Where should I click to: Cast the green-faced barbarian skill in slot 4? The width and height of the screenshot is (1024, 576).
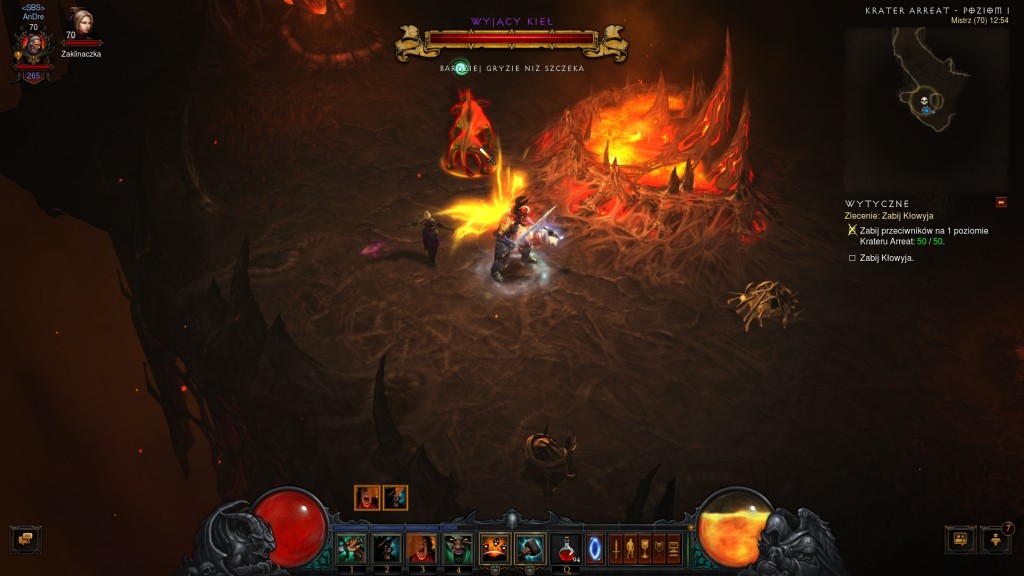457,548
